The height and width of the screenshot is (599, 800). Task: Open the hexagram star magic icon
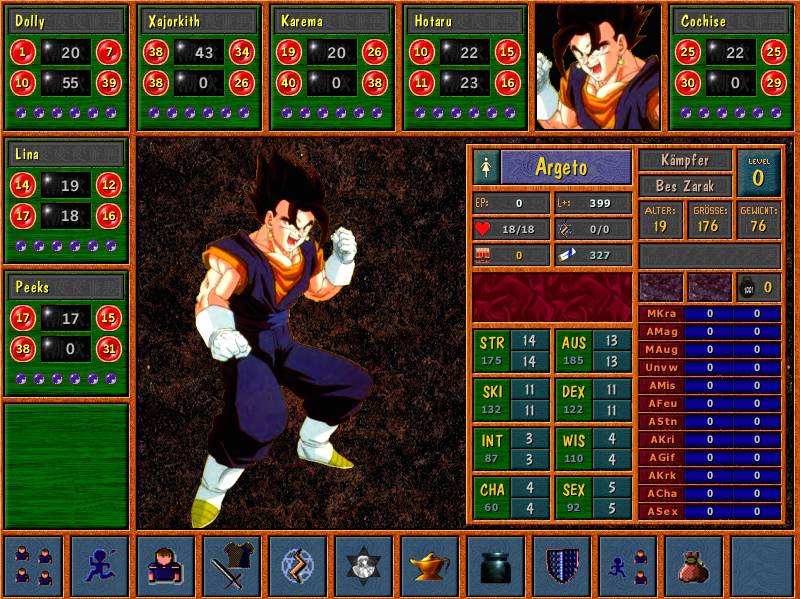click(364, 566)
